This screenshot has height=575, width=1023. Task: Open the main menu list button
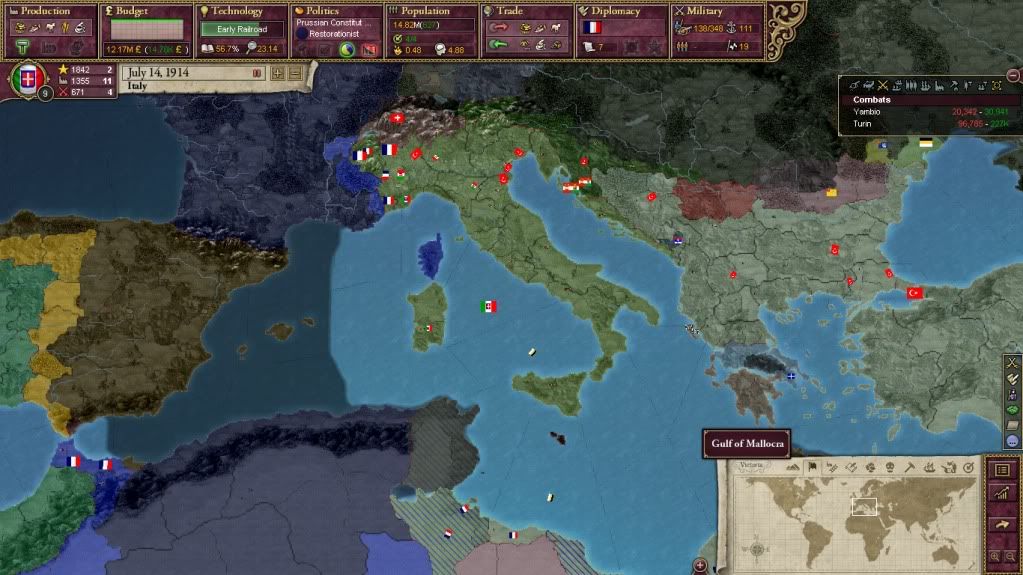[x=1002, y=469]
